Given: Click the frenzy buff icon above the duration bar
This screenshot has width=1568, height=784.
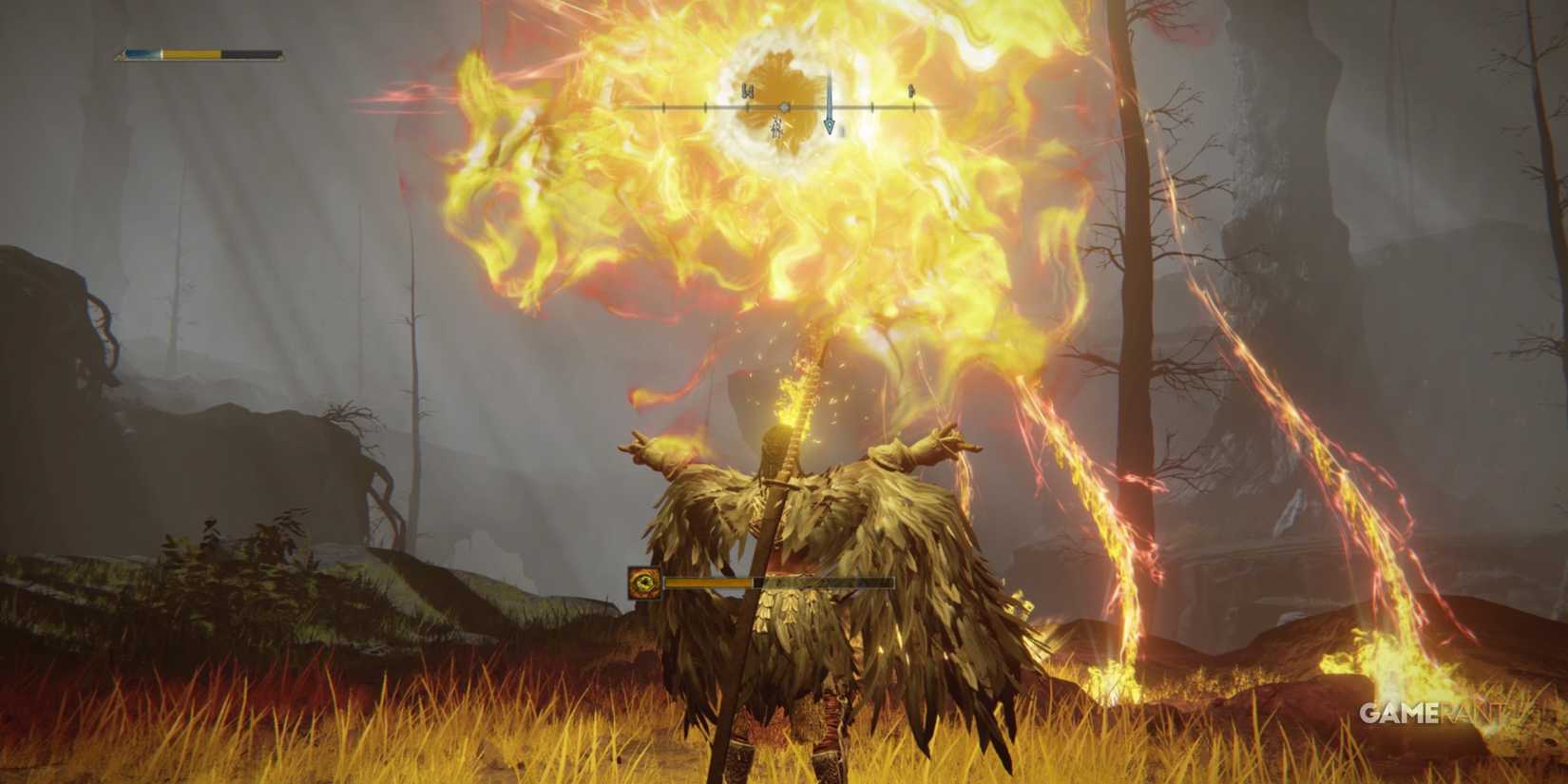Looking at the screenshot, I should click(x=643, y=583).
